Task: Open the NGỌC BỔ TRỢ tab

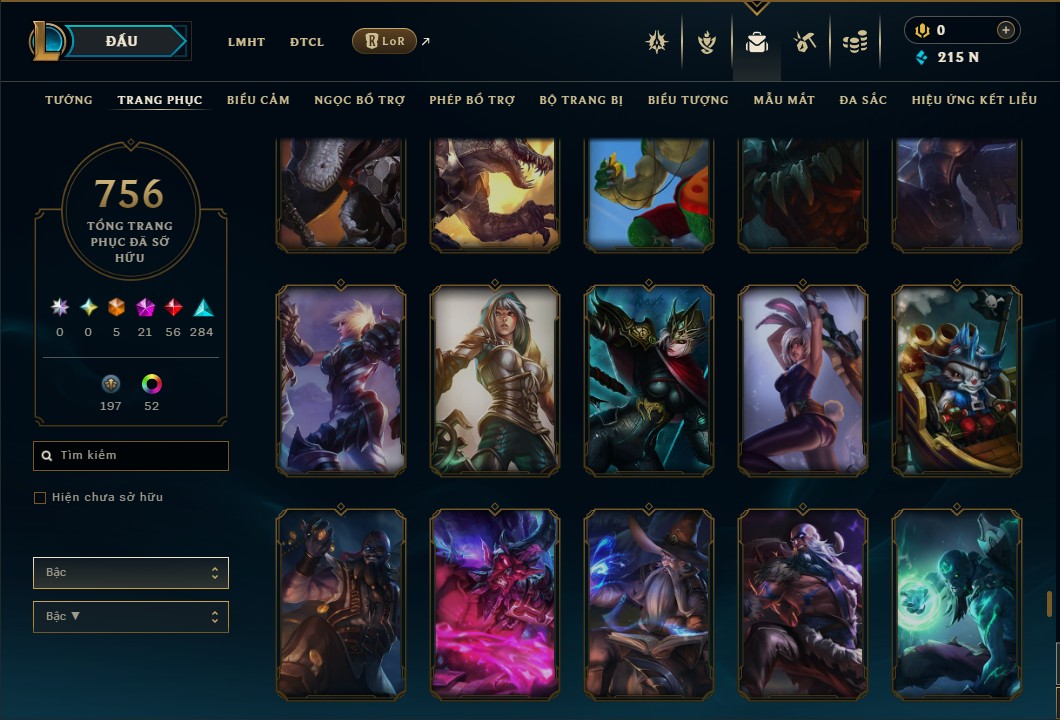Action: (x=359, y=100)
